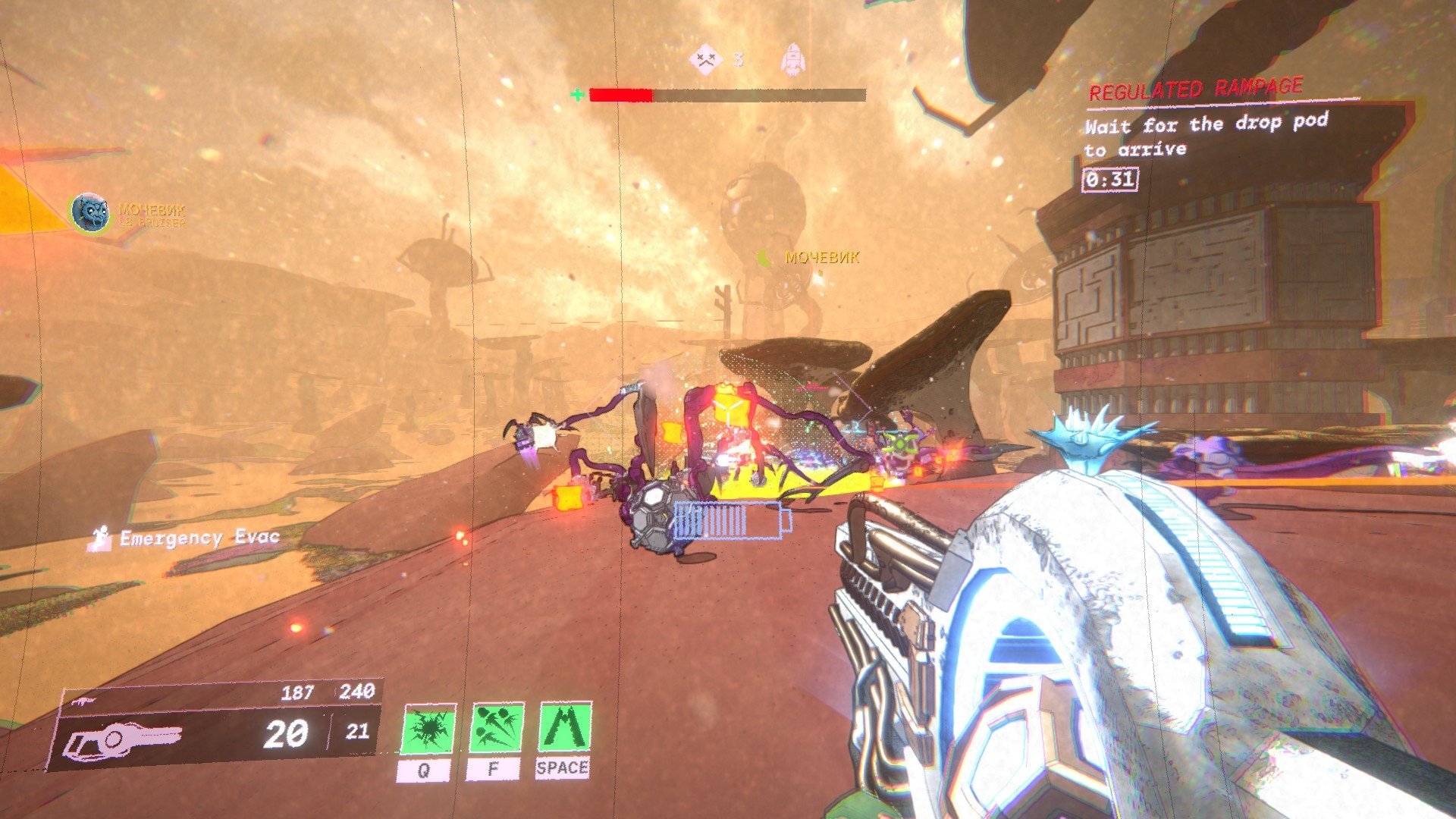The image size is (1456, 819).
Task: Click the МОЧЕВИК teammate portrait
Action: click(89, 212)
